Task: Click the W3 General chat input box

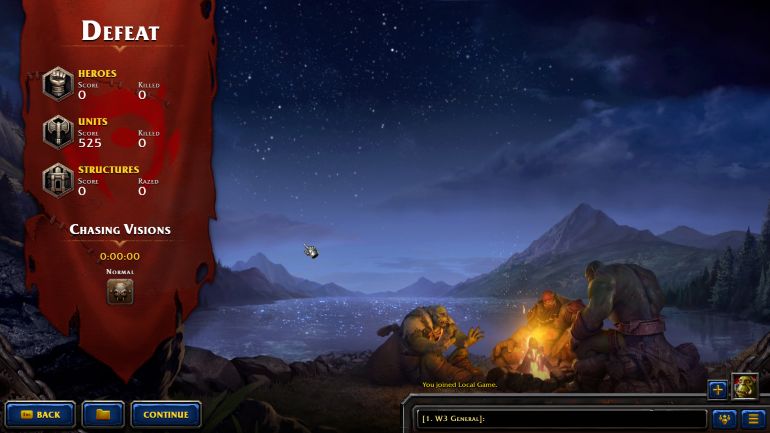Action: [x=560, y=418]
